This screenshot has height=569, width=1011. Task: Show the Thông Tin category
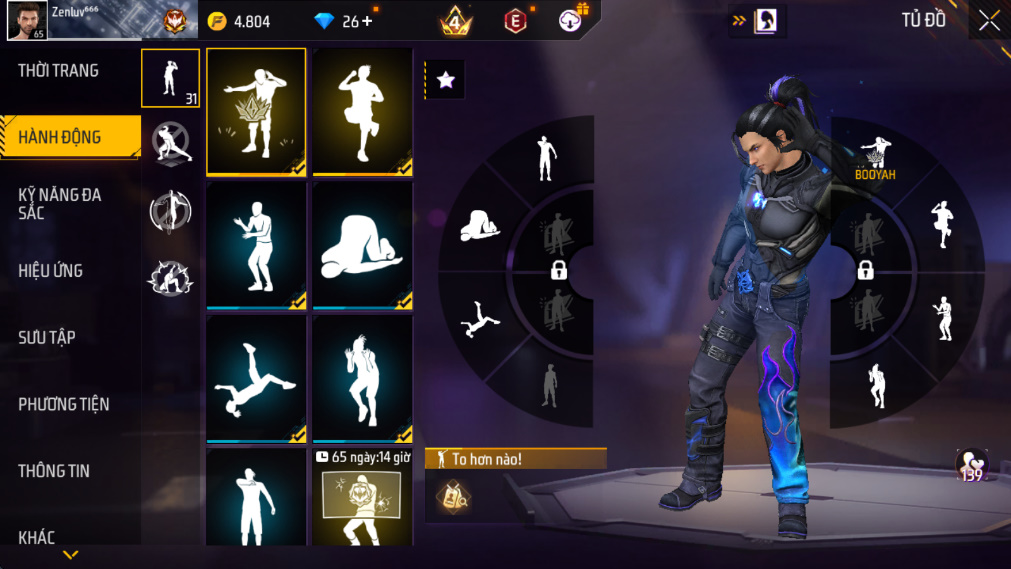point(54,471)
